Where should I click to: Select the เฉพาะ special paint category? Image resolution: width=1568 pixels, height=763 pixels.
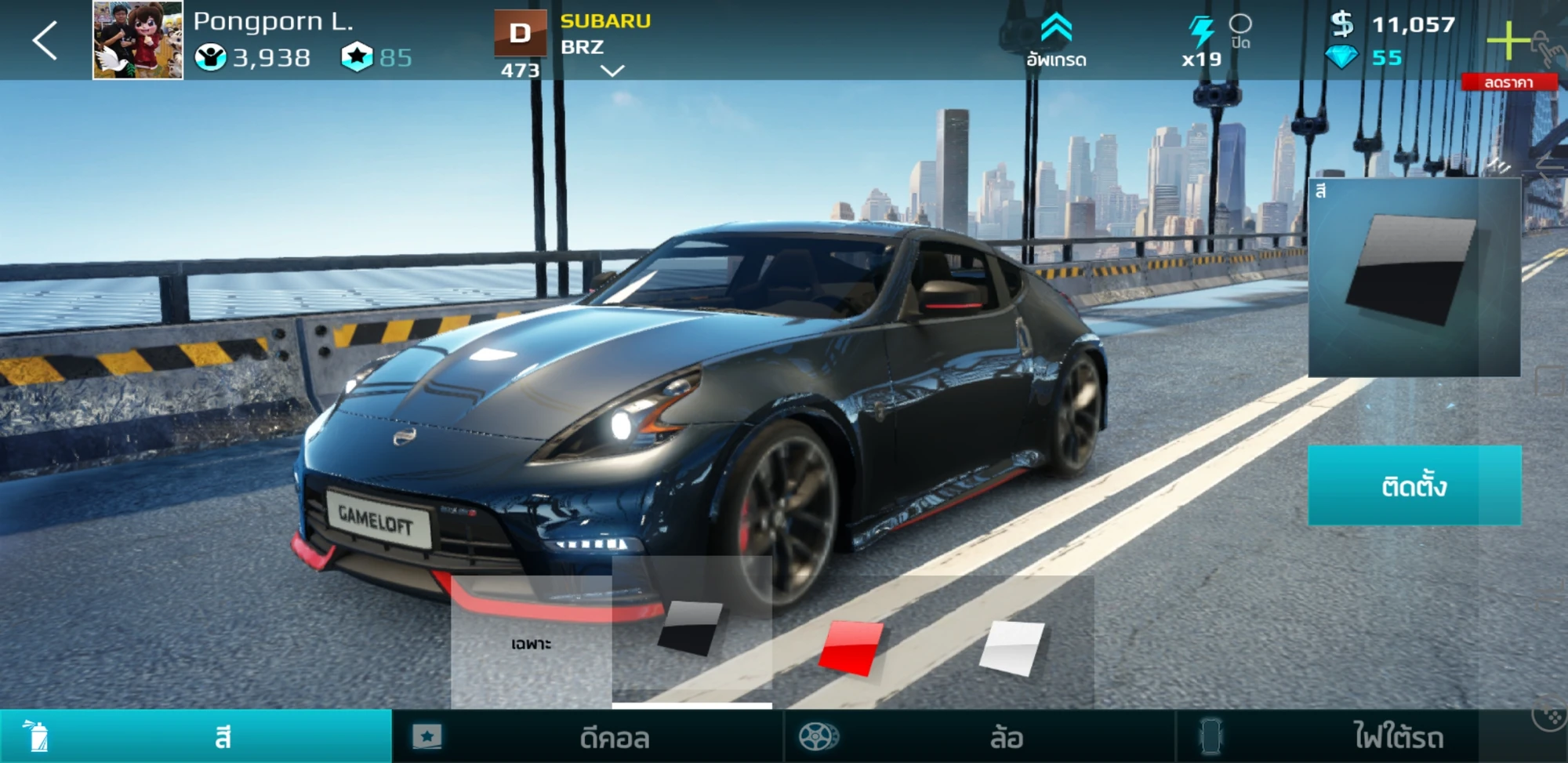[531, 643]
